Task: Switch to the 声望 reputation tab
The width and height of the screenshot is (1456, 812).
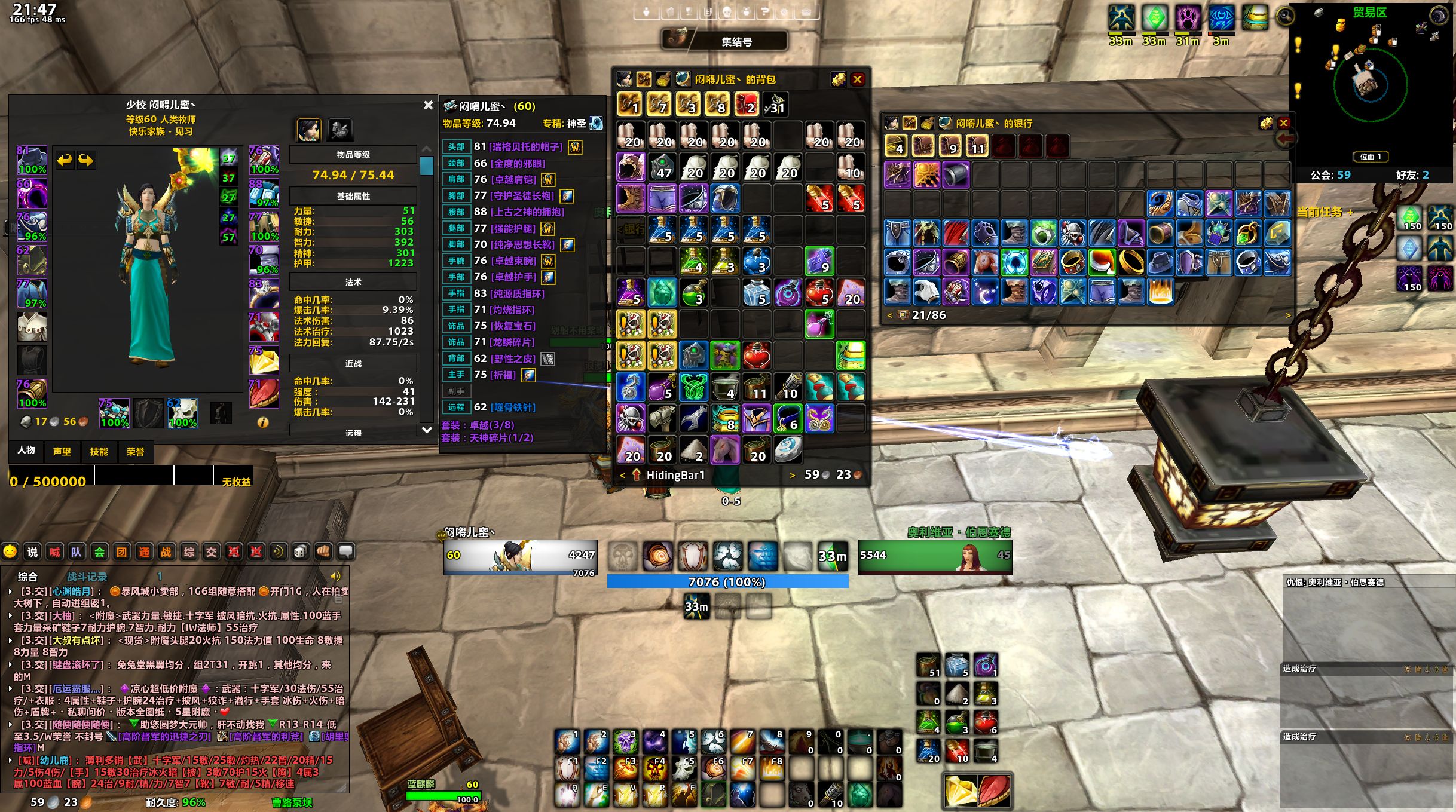Action: click(x=62, y=452)
